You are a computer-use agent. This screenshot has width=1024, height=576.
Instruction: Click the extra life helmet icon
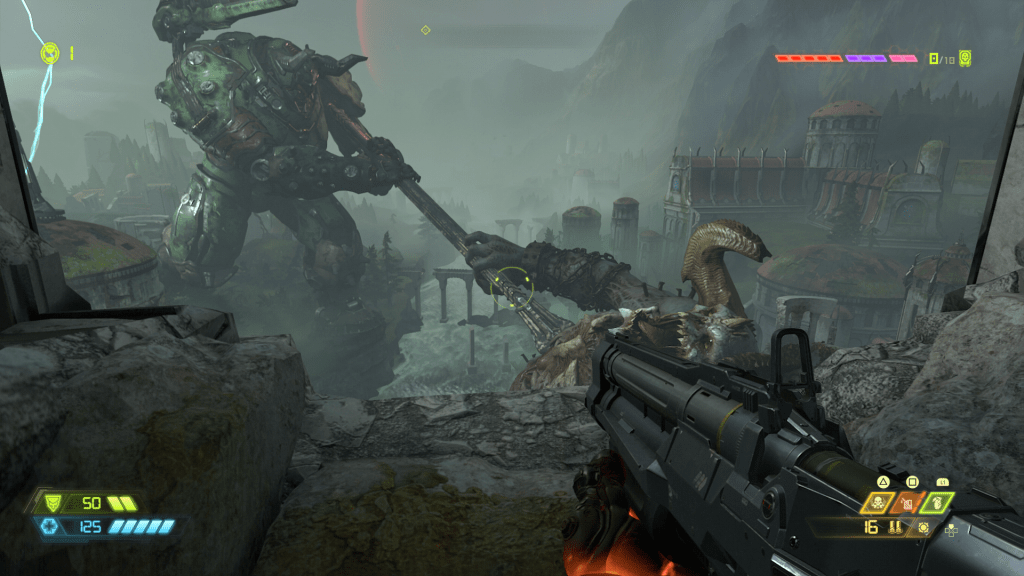pyautogui.click(x=50, y=53)
